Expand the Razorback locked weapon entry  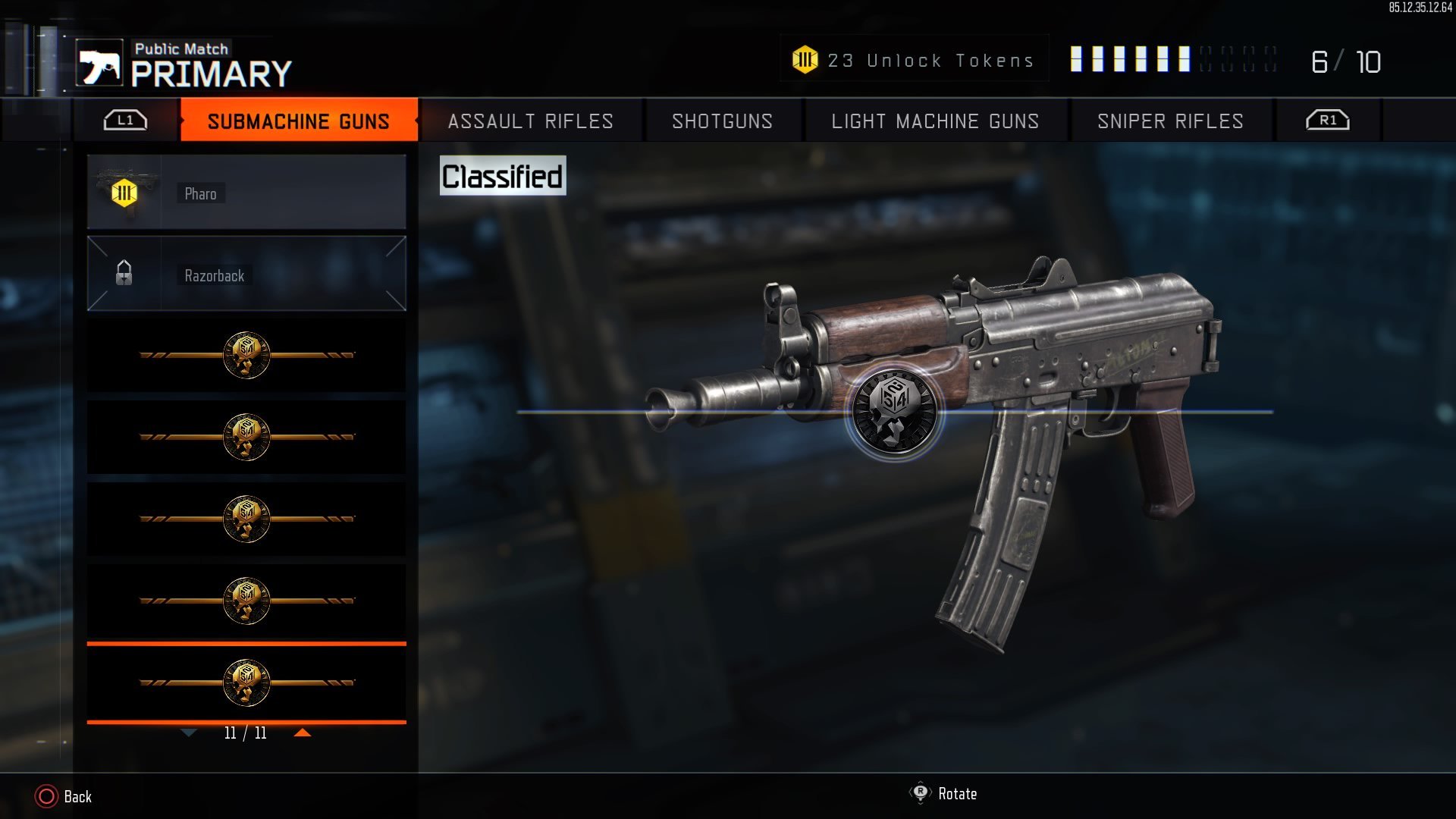[x=246, y=275]
